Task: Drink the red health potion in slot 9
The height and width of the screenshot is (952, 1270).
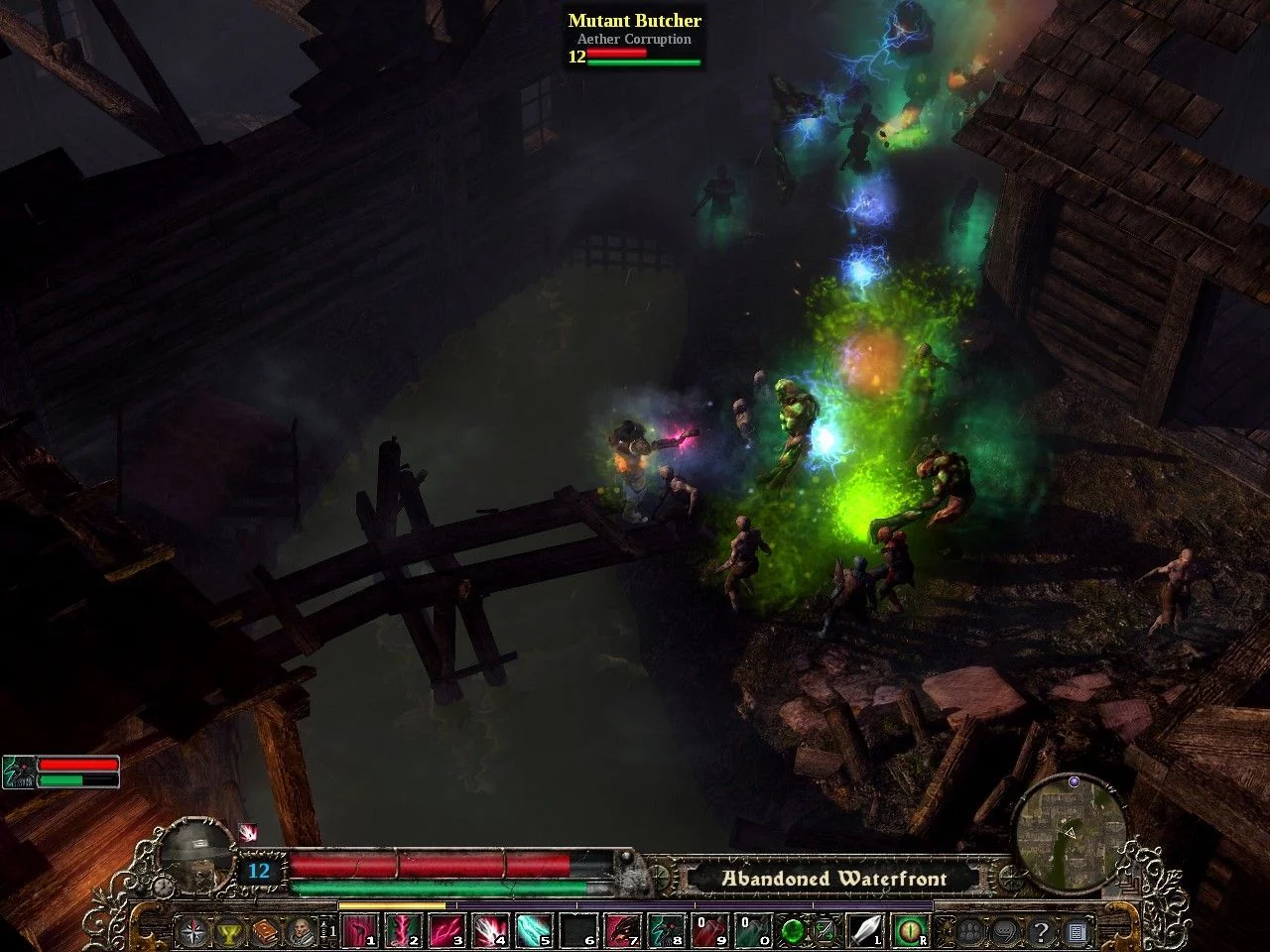Action: [706, 932]
